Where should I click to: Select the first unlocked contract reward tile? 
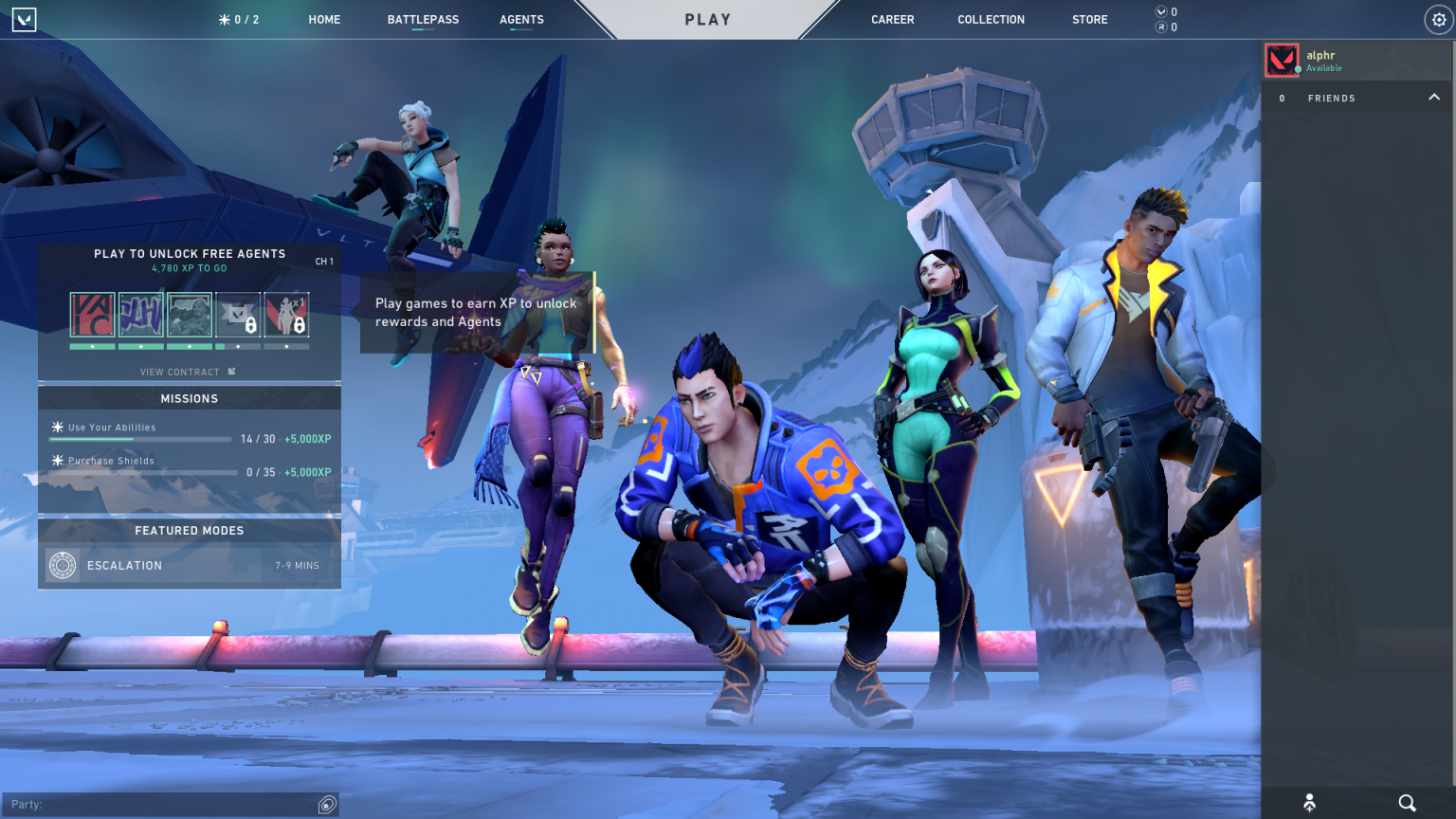point(92,314)
